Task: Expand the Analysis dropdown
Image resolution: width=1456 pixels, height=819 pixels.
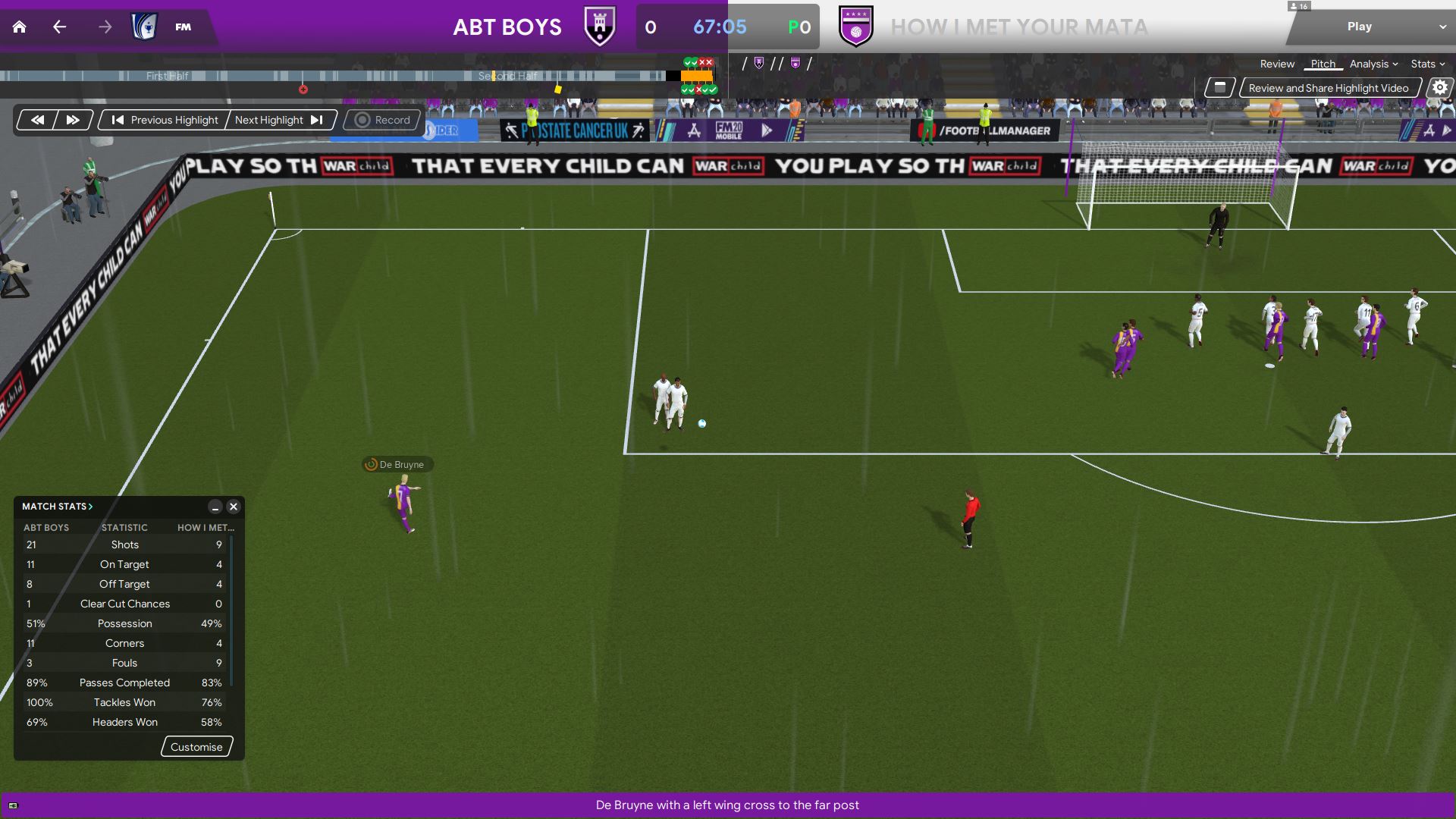Action: (x=1373, y=64)
